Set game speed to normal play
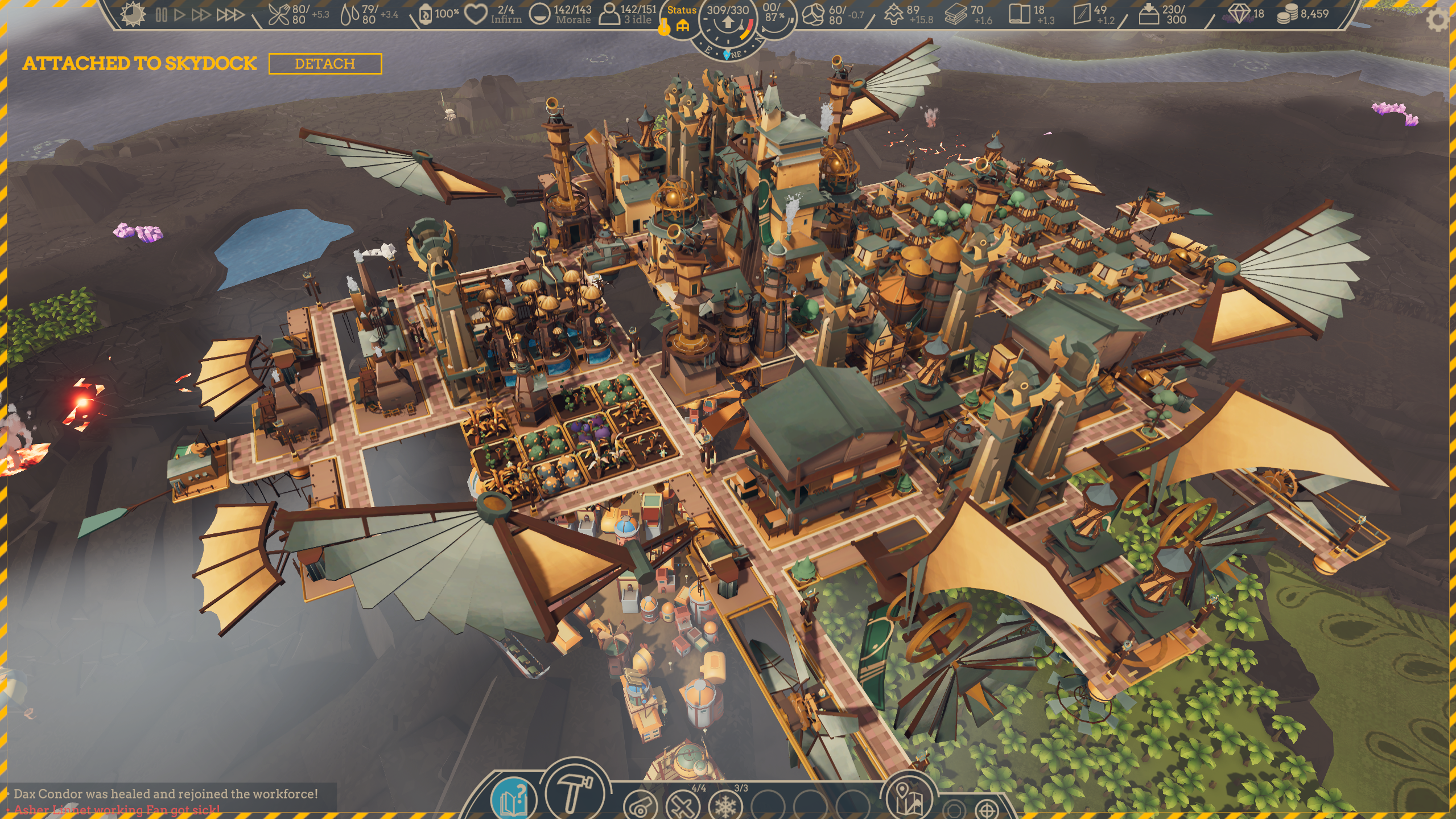Viewport: 1456px width, 819px height. click(x=180, y=15)
